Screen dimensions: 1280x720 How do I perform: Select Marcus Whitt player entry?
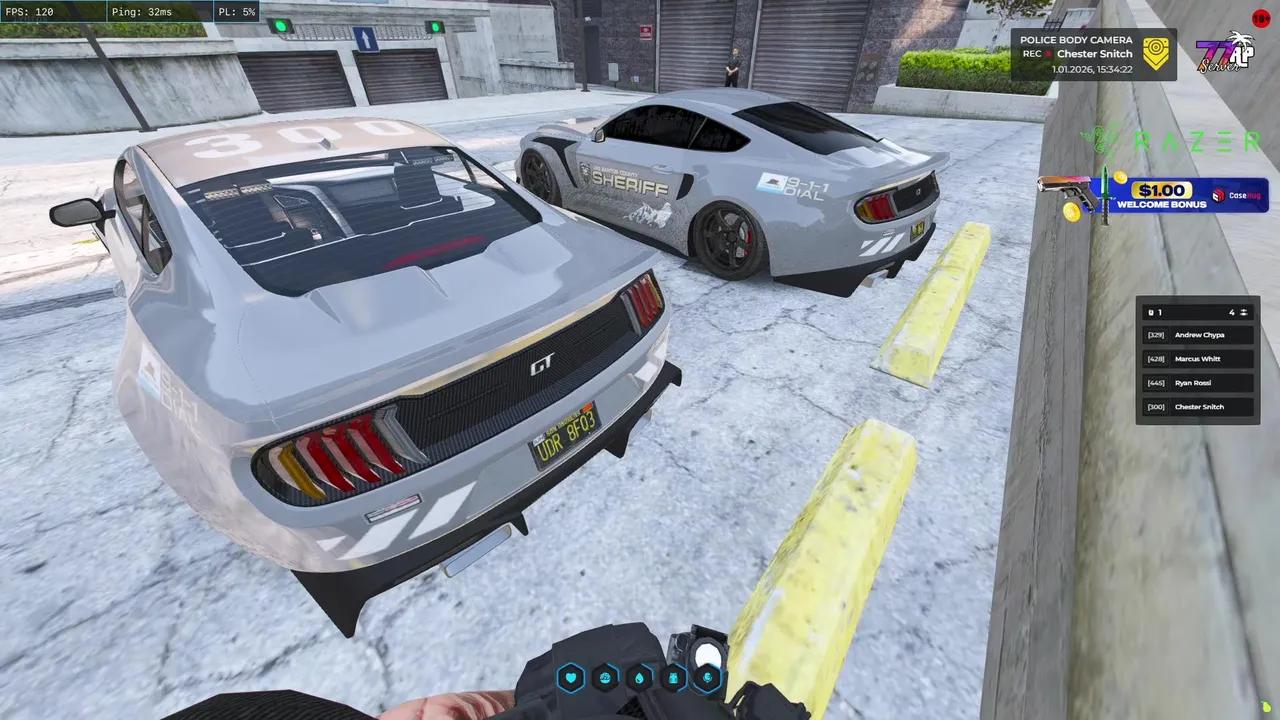(1197, 358)
